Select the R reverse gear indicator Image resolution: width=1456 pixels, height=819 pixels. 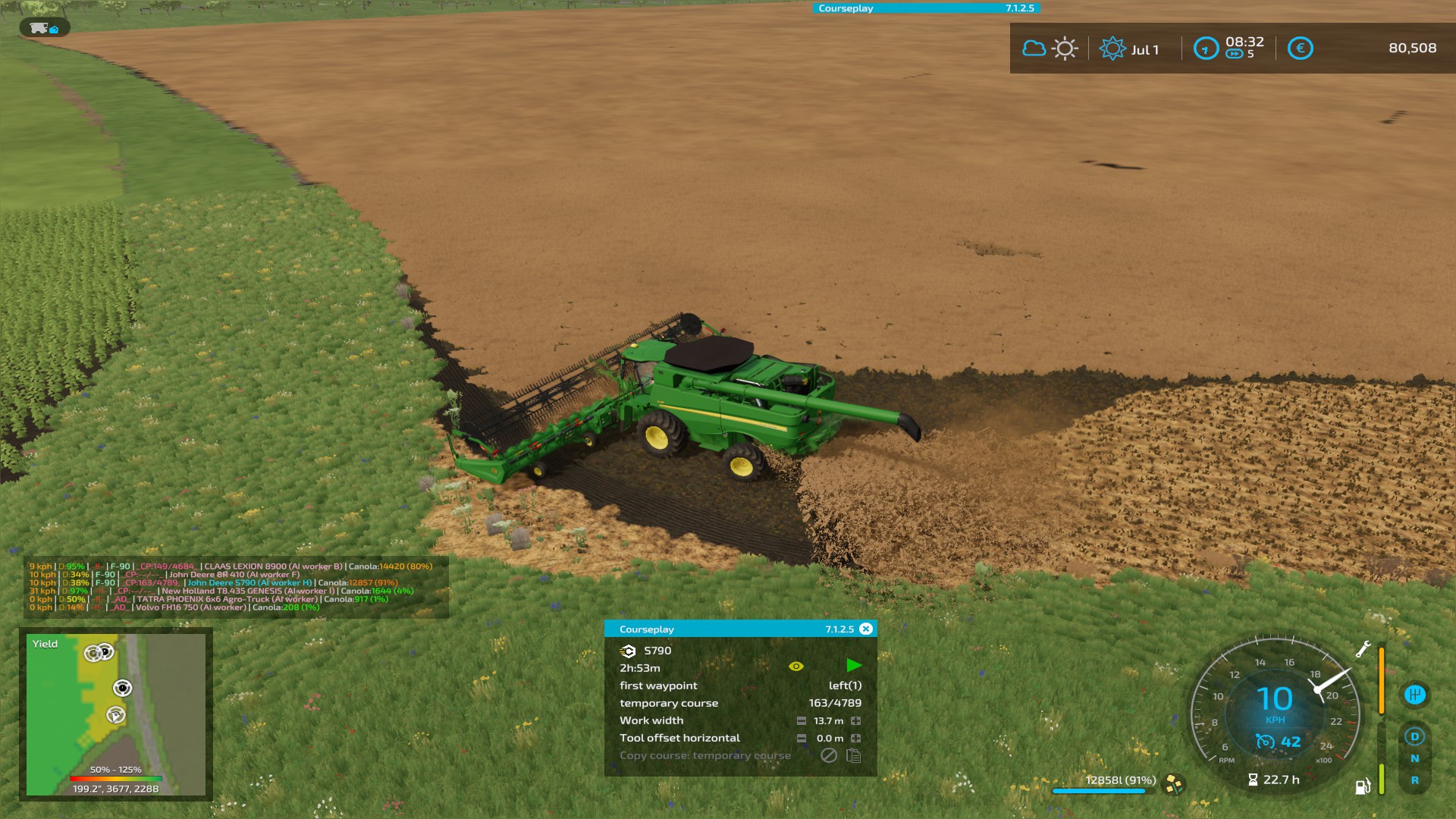point(1415,780)
